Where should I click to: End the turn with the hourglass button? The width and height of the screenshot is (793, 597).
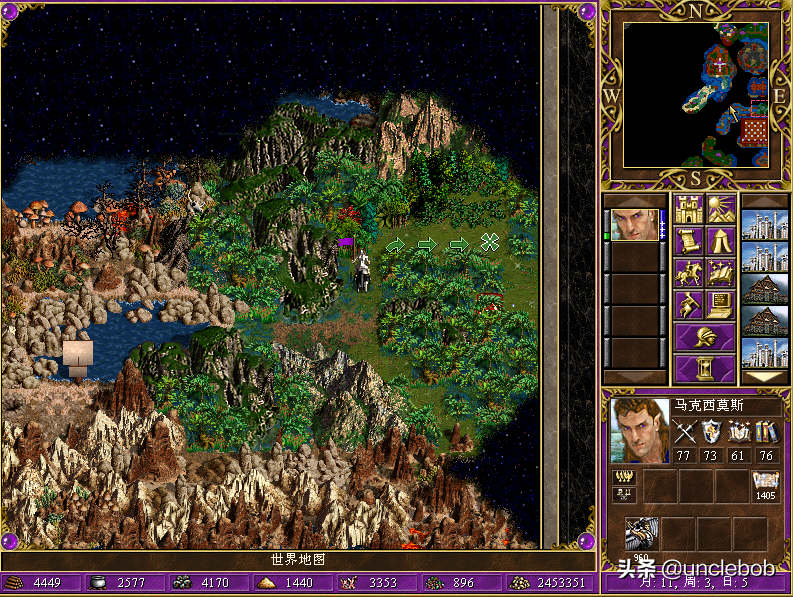[704, 367]
